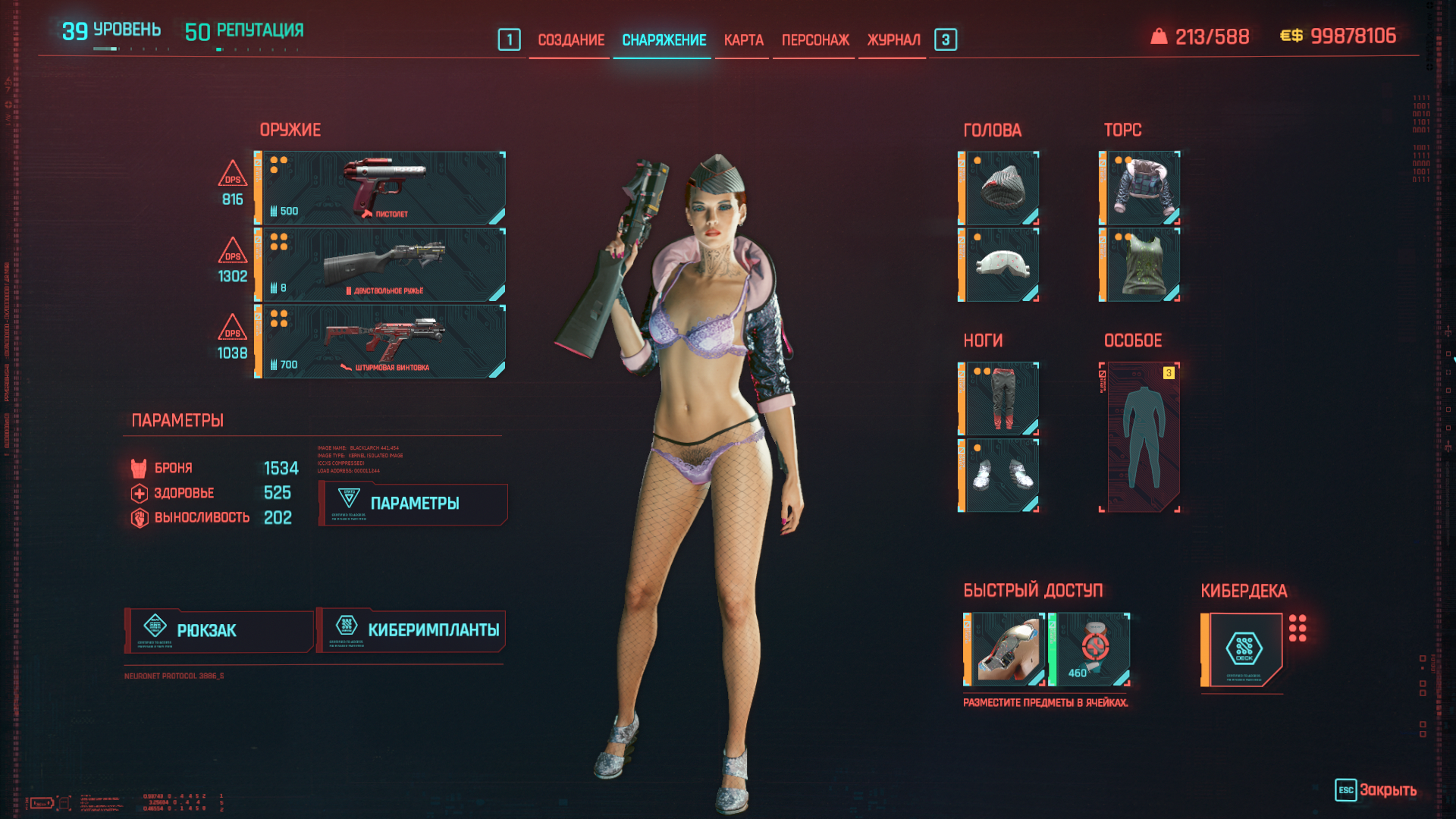Select the assault rifle weapon slot
Screen dimensions: 1456x819
tap(381, 341)
